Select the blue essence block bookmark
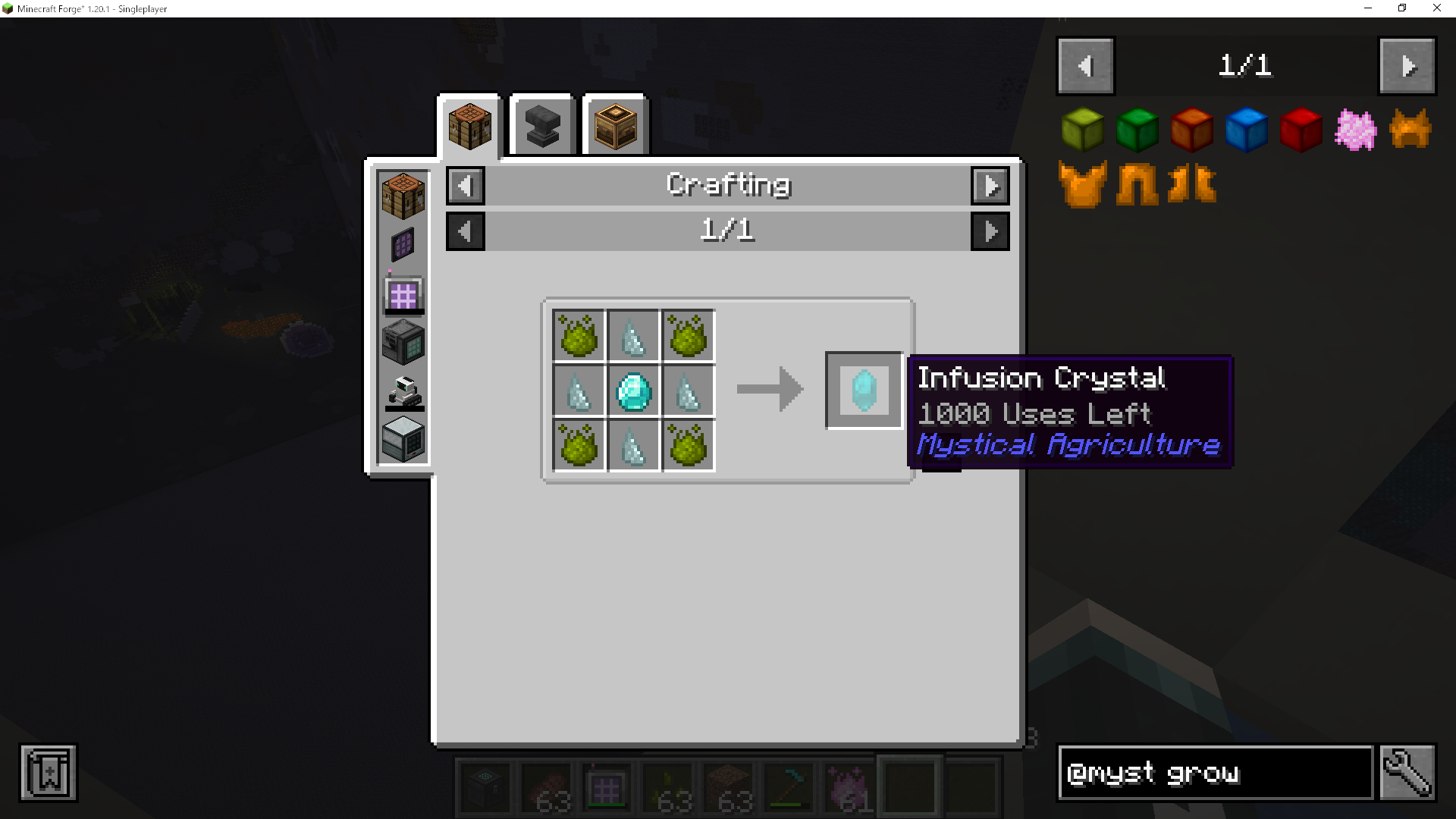 (x=1246, y=129)
